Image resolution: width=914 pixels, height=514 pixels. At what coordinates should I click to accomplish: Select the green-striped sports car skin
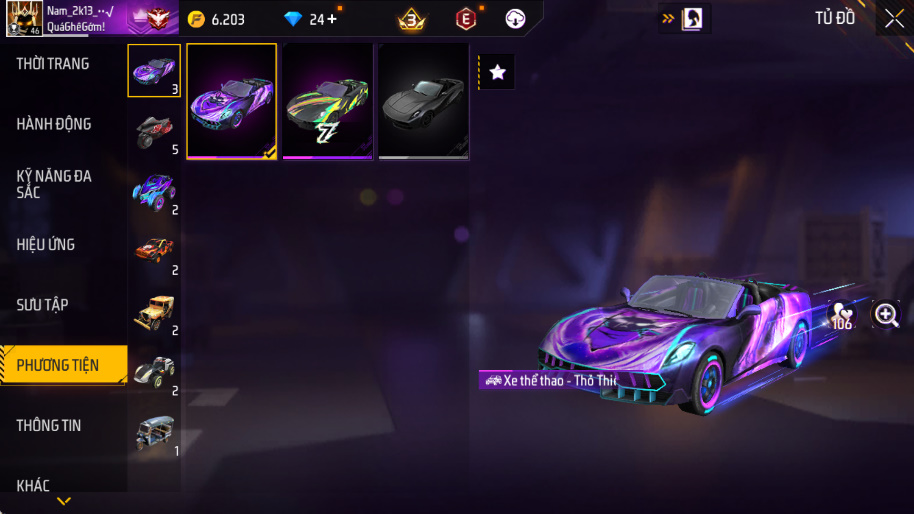pos(328,101)
